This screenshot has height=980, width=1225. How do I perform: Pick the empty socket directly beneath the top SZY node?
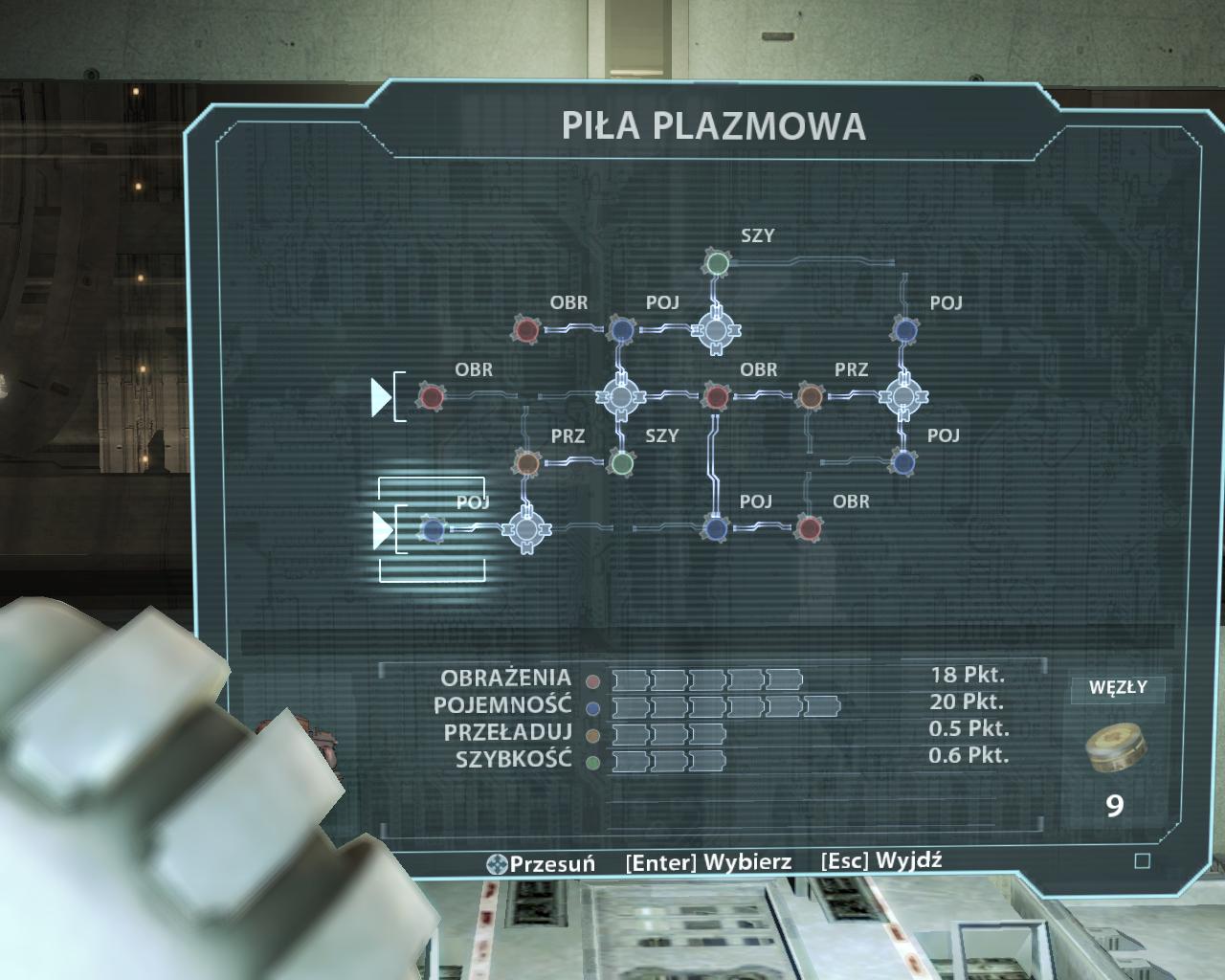click(x=715, y=330)
